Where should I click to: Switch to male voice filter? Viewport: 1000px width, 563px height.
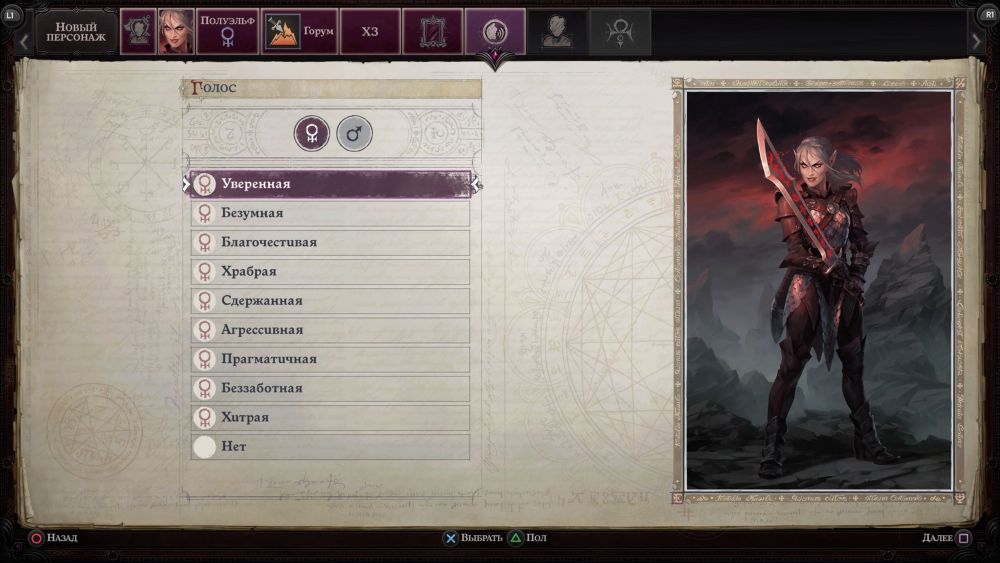(x=354, y=133)
